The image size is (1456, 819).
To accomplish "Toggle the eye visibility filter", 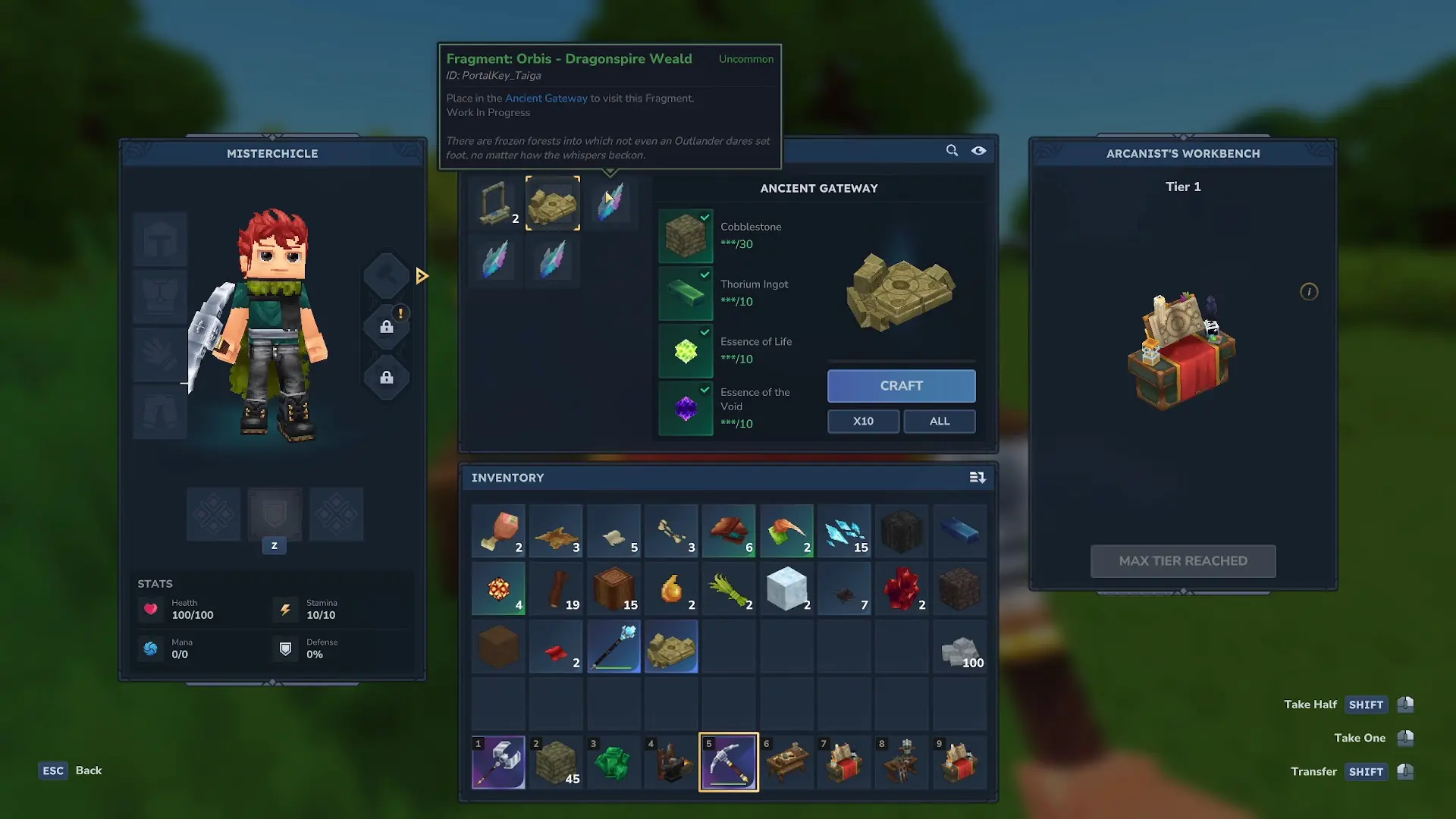I will coord(979,151).
